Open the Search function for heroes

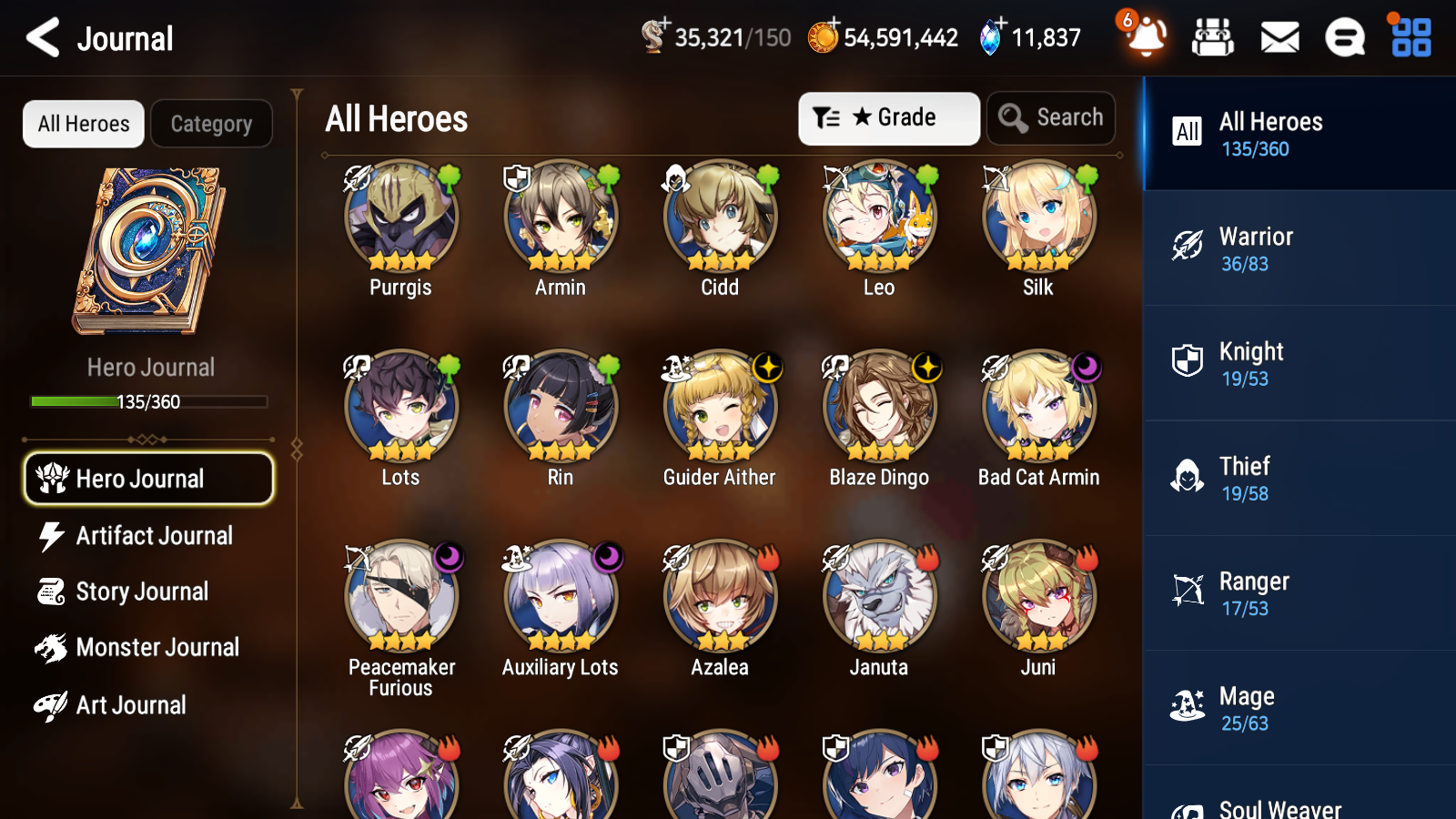(x=1051, y=117)
